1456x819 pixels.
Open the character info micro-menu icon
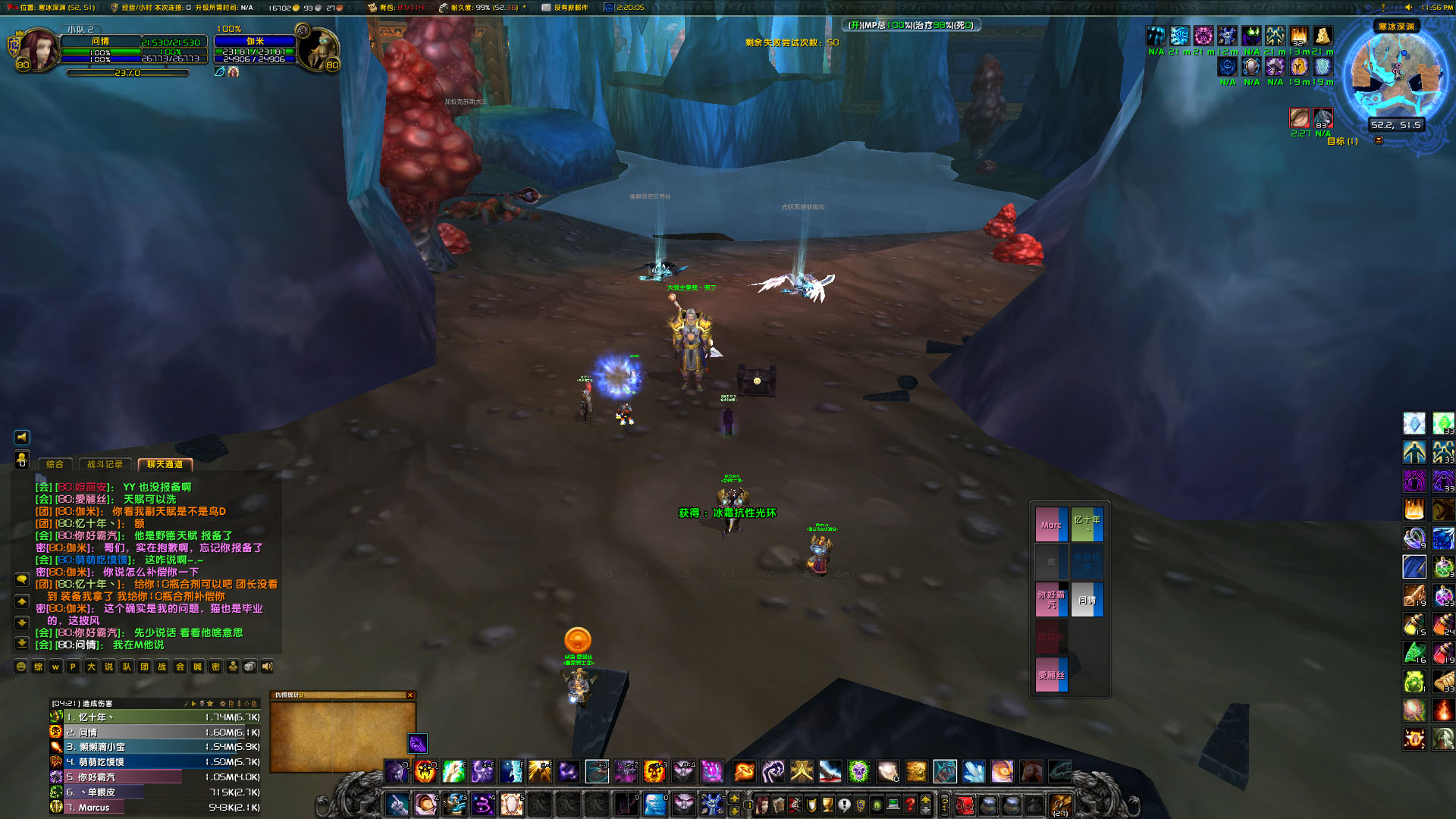click(x=761, y=805)
